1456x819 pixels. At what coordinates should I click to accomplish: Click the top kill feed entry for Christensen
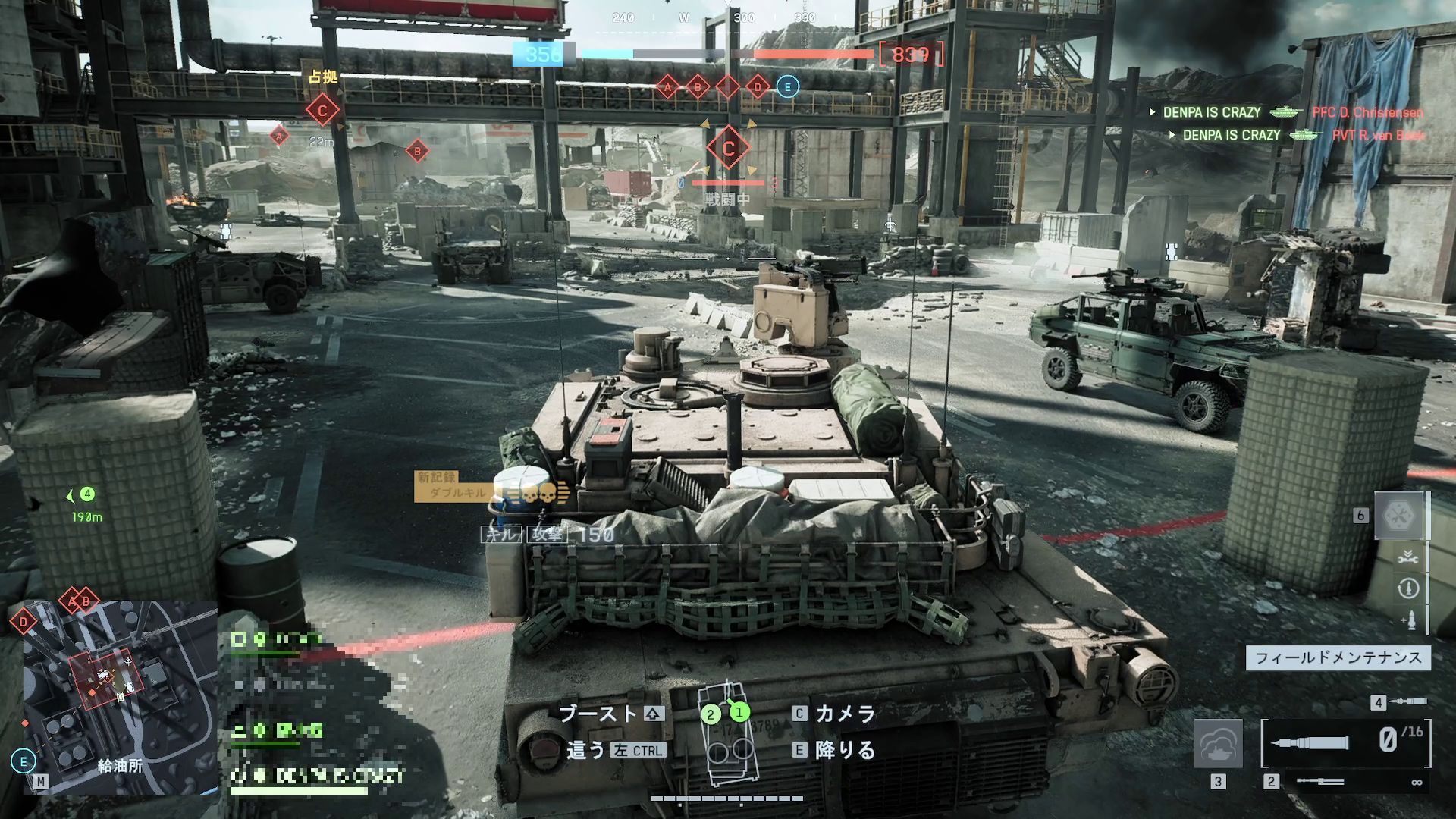[1286, 112]
